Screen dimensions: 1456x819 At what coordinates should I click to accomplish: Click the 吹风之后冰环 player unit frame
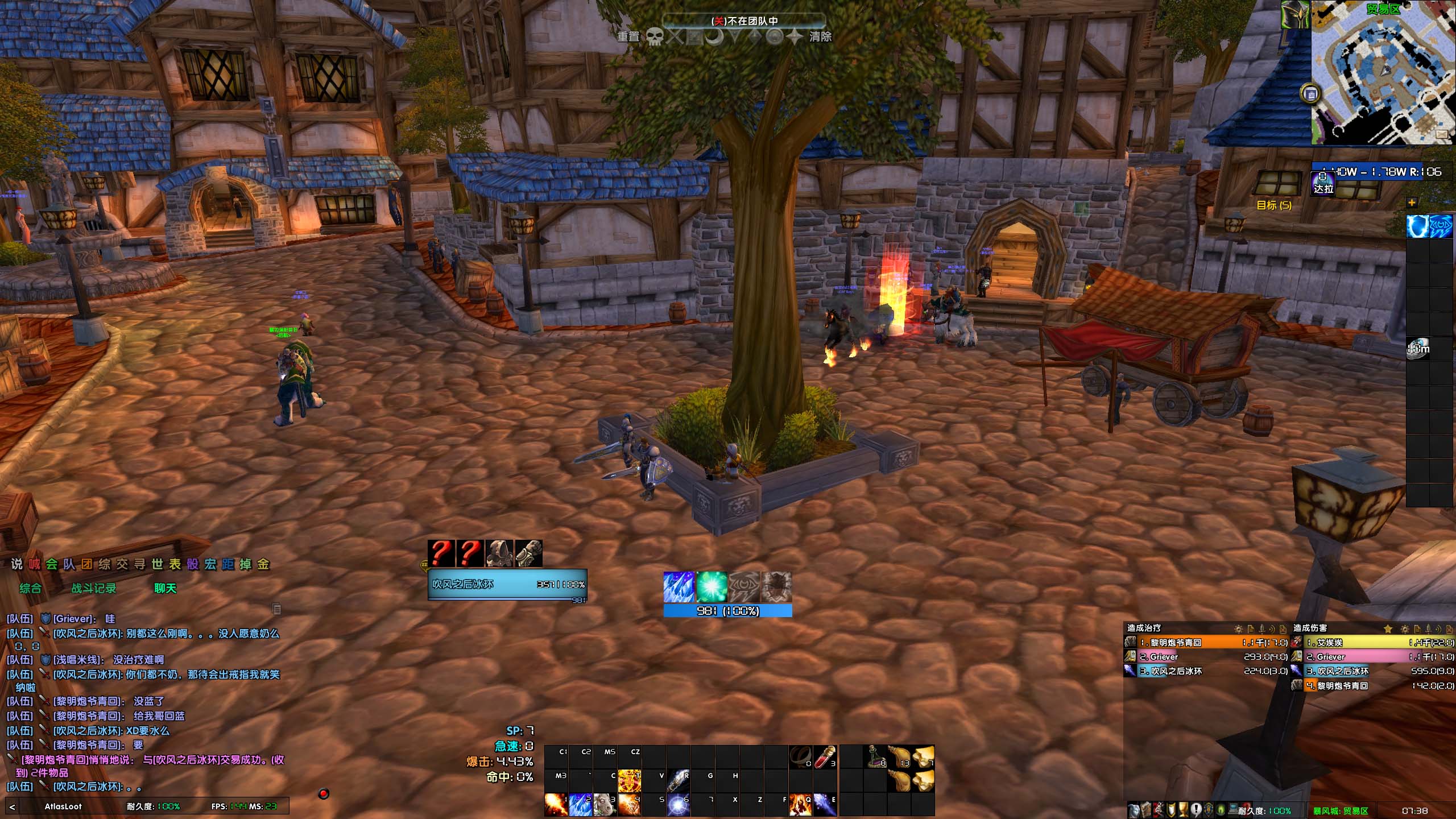tap(506, 584)
